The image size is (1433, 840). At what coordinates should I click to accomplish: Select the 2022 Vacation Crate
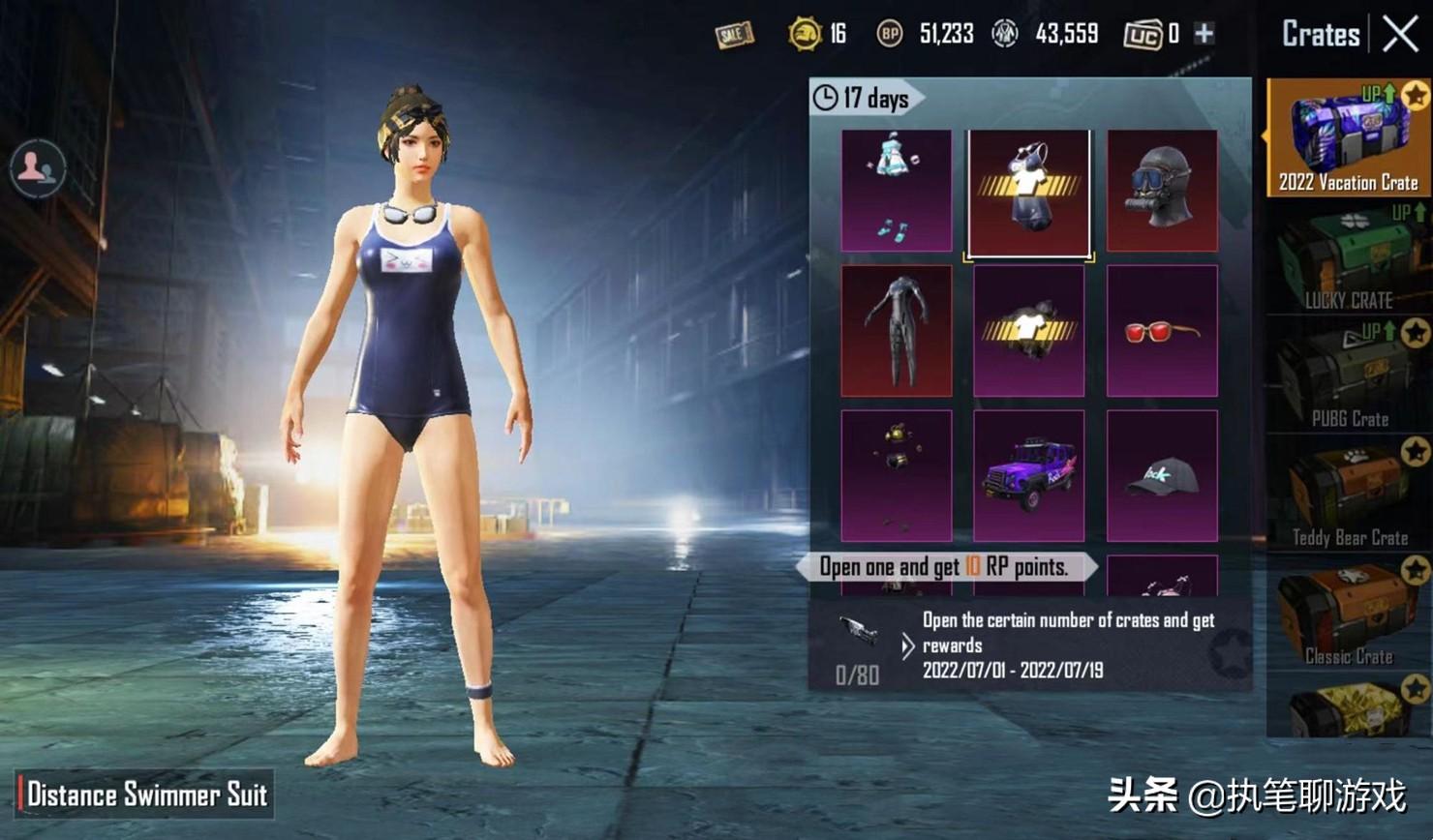(x=1348, y=138)
